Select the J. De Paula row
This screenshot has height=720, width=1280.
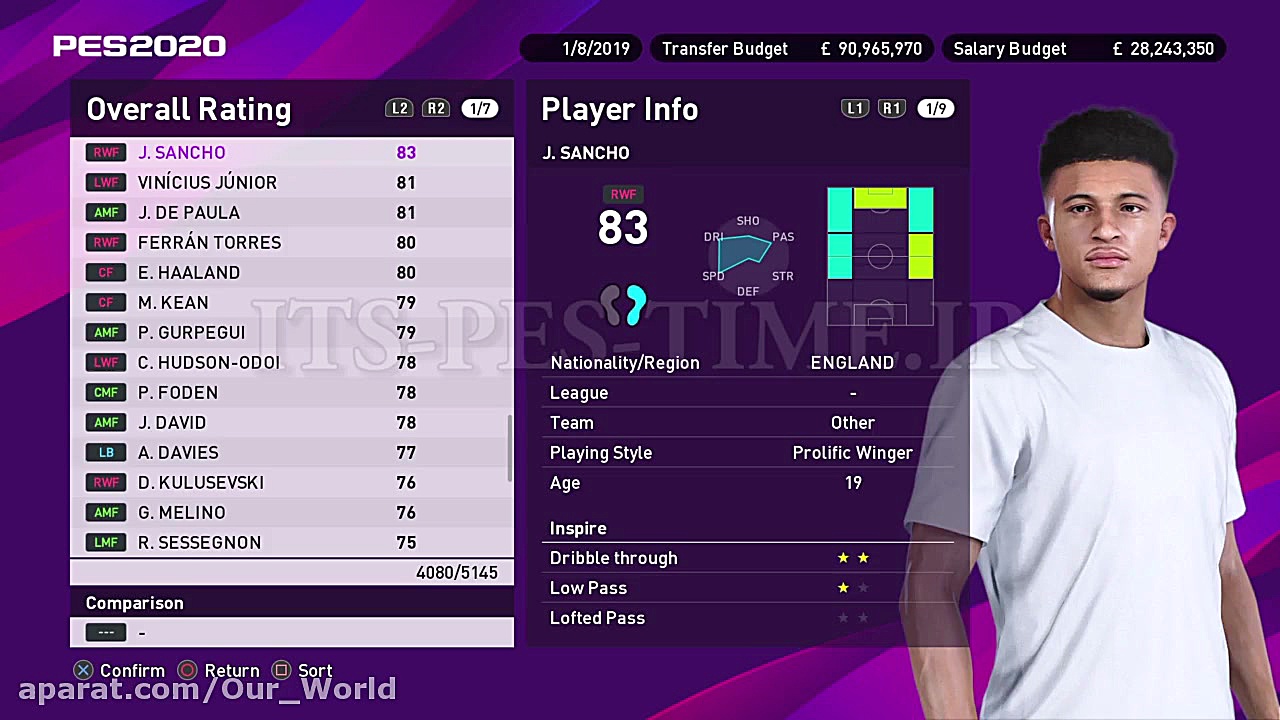[290, 212]
